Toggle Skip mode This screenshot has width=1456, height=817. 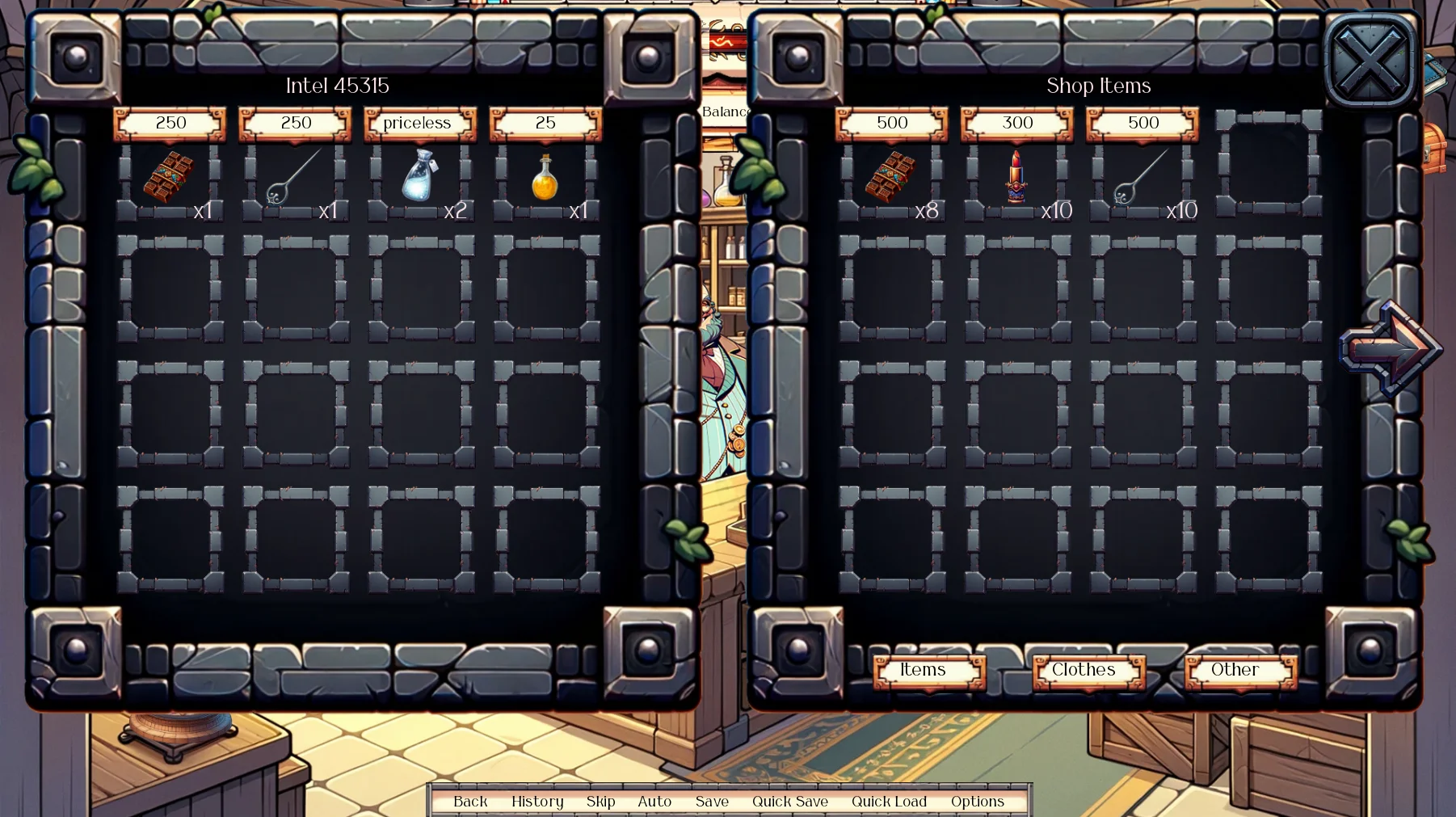[600, 802]
